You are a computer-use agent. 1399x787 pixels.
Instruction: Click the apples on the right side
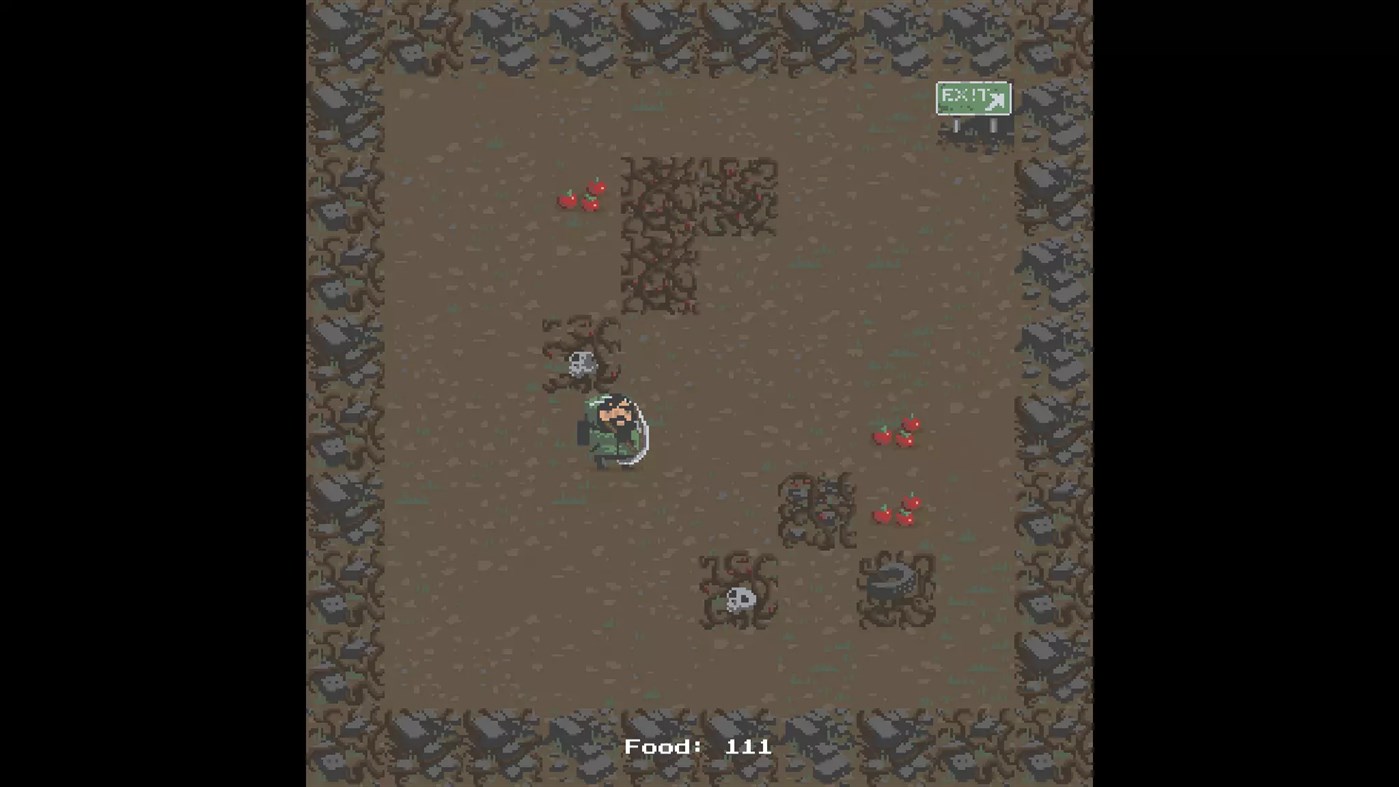click(x=896, y=430)
